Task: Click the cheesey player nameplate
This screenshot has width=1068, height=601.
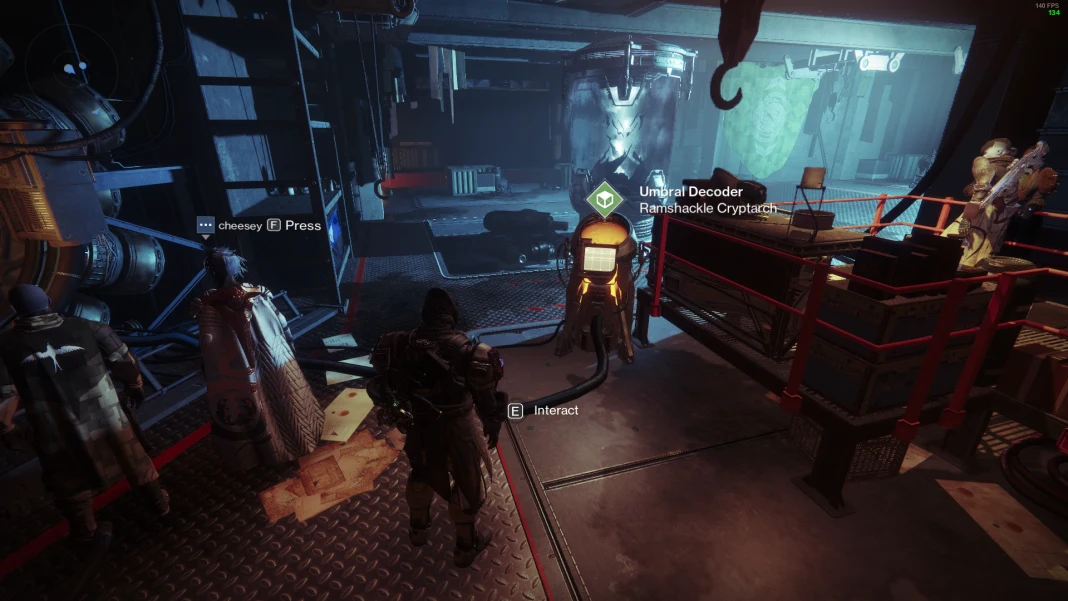Action: pos(239,226)
